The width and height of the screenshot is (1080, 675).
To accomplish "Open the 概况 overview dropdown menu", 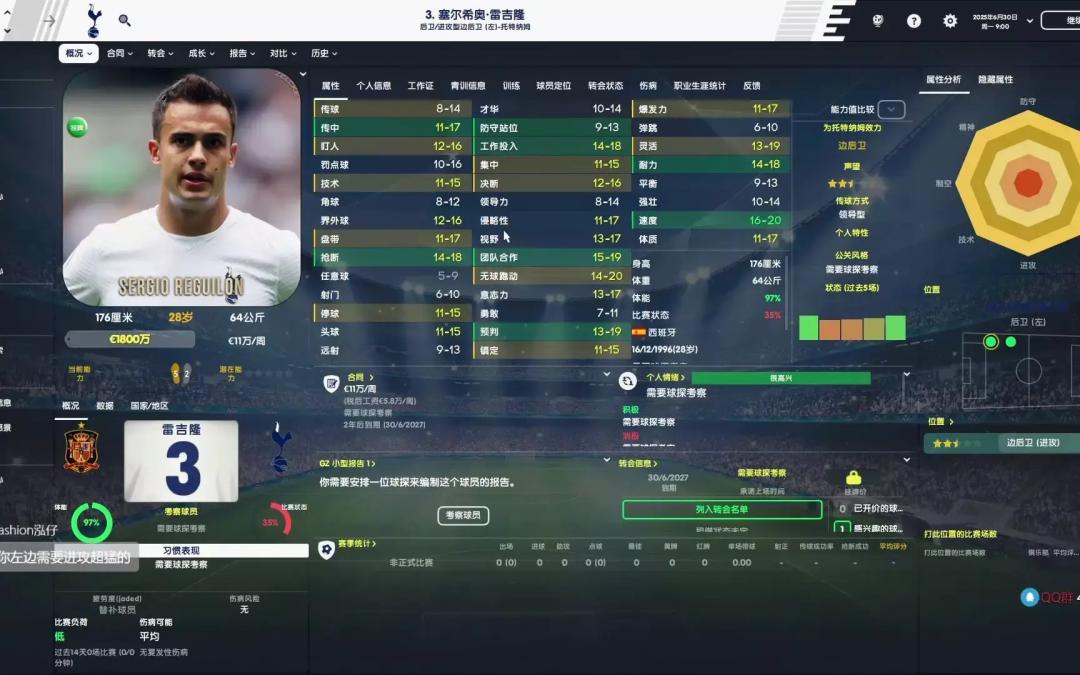I will pos(78,54).
